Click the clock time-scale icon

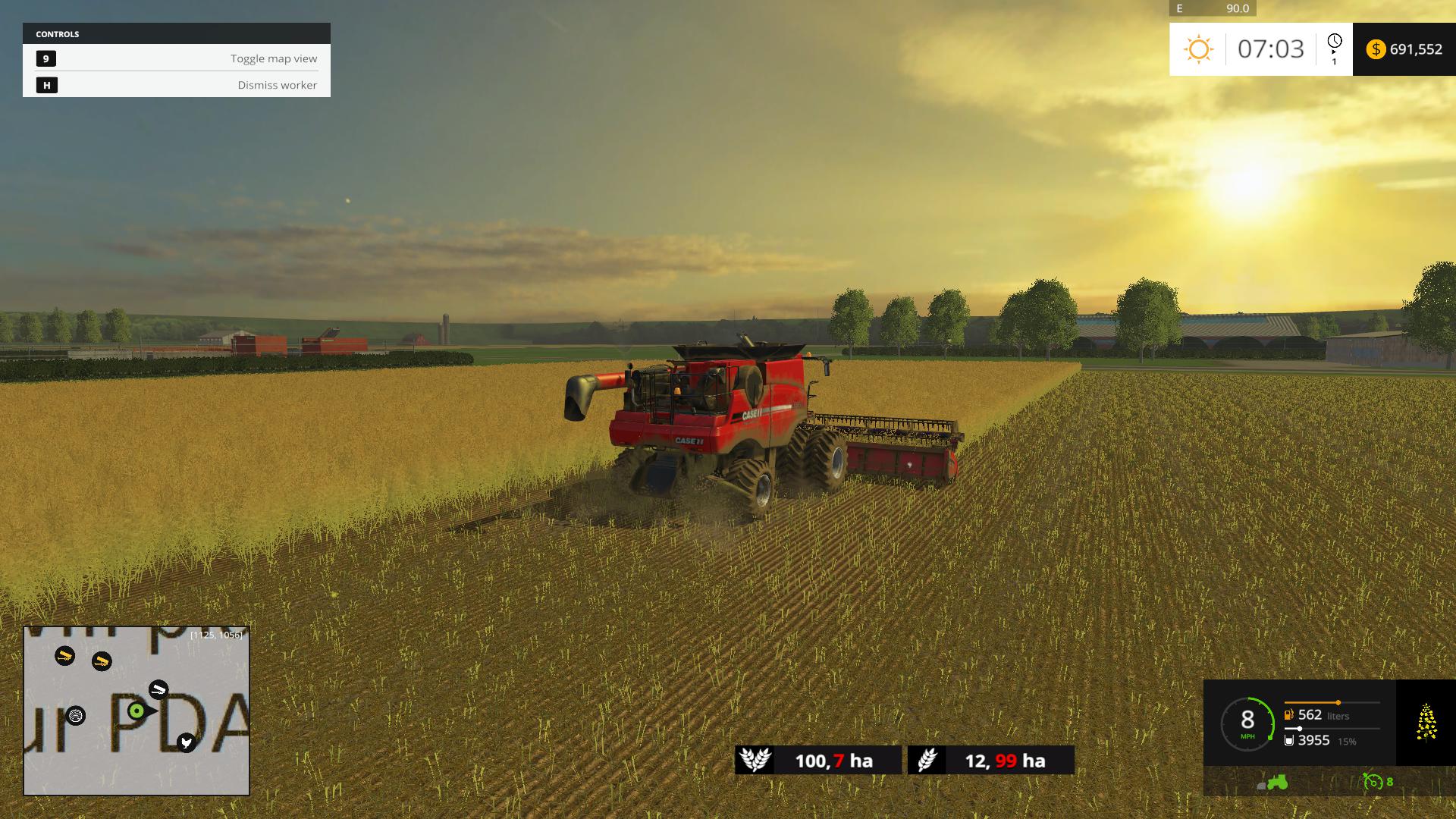click(1334, 42)
